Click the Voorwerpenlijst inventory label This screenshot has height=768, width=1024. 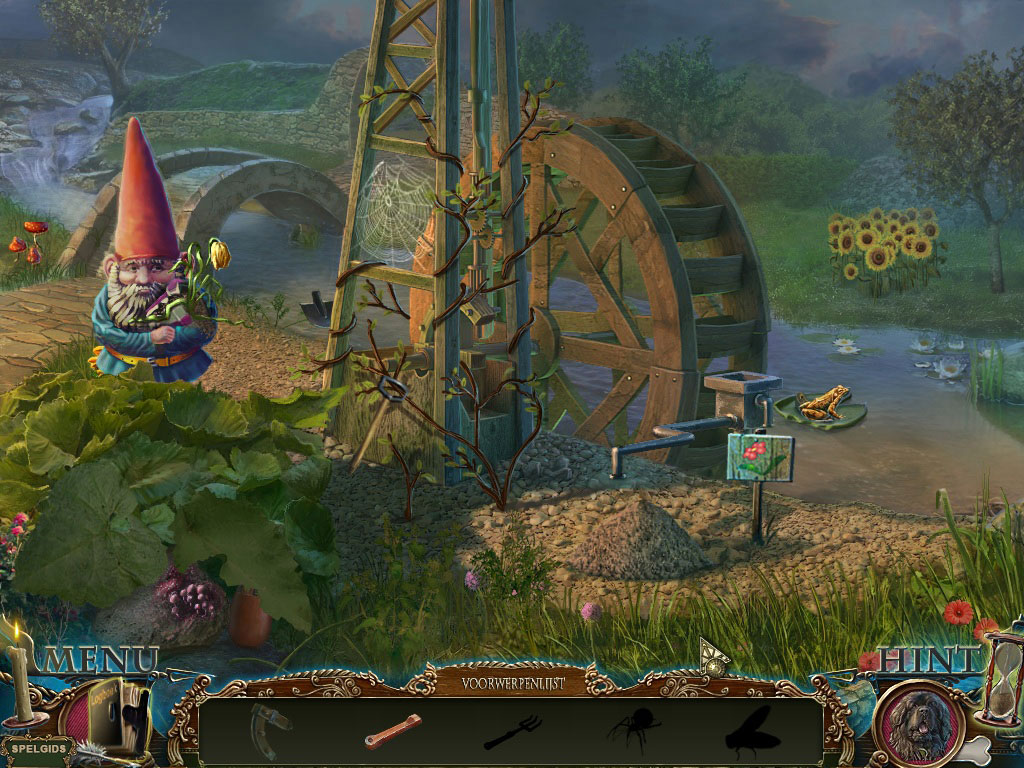point(513,684)
